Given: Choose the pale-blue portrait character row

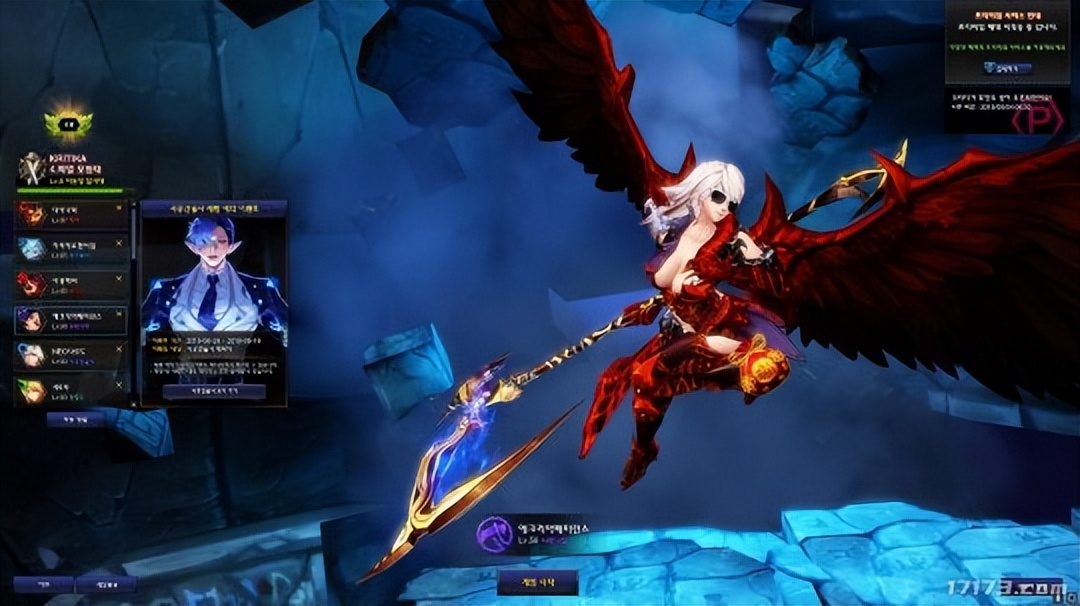Looking at the screenshot, I should [x=72, y=248].
